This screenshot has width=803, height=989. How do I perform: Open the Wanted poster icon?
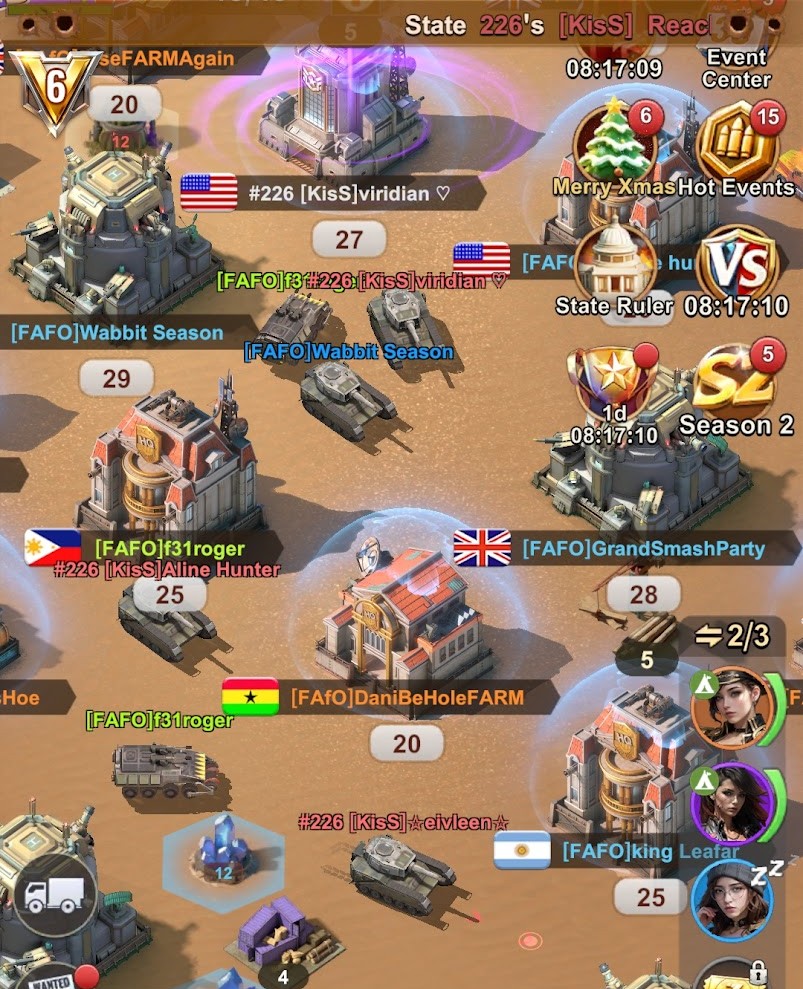click(50, 977)
